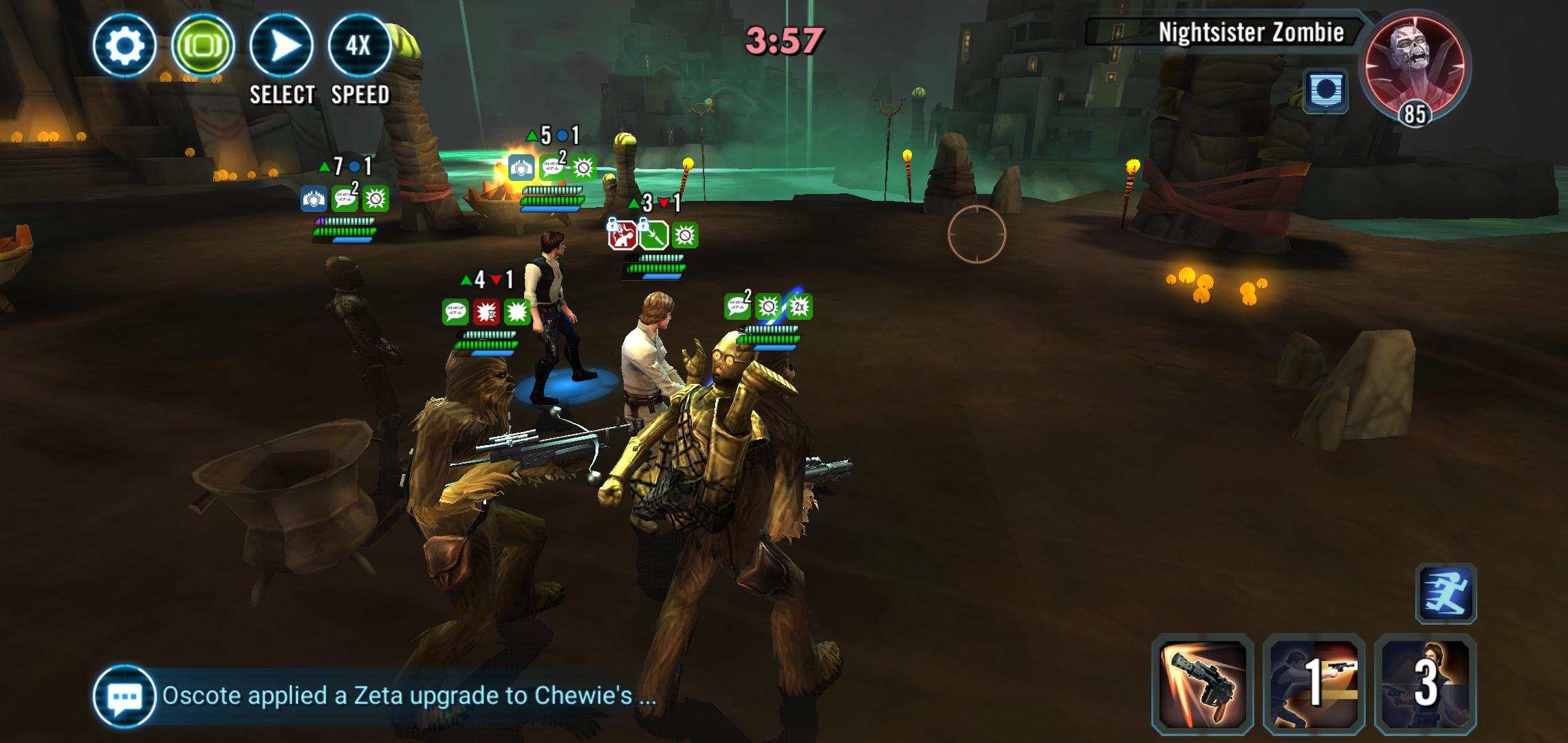Open the Oscote Zeta upgrade chat message

409,696
